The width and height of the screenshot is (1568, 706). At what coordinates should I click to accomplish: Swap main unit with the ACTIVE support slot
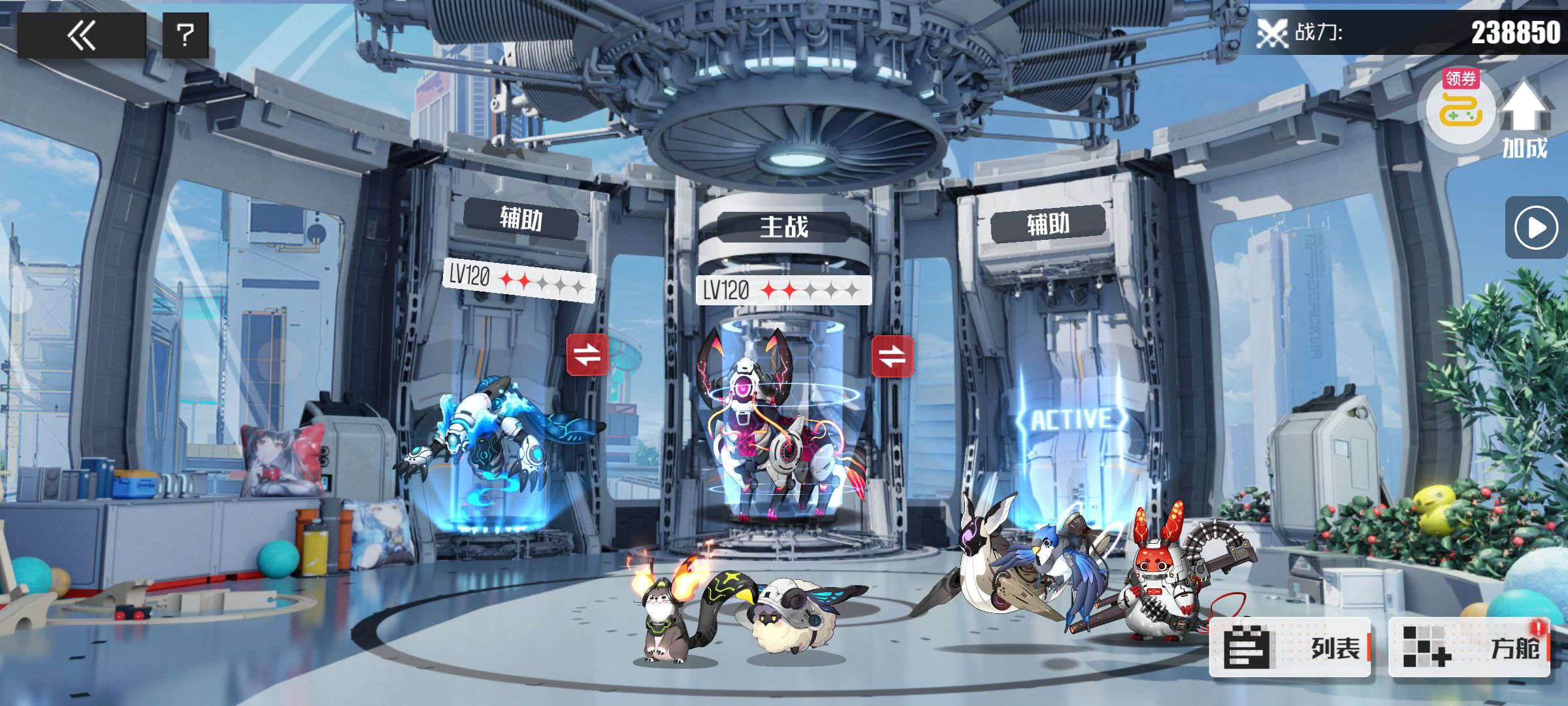892,356
